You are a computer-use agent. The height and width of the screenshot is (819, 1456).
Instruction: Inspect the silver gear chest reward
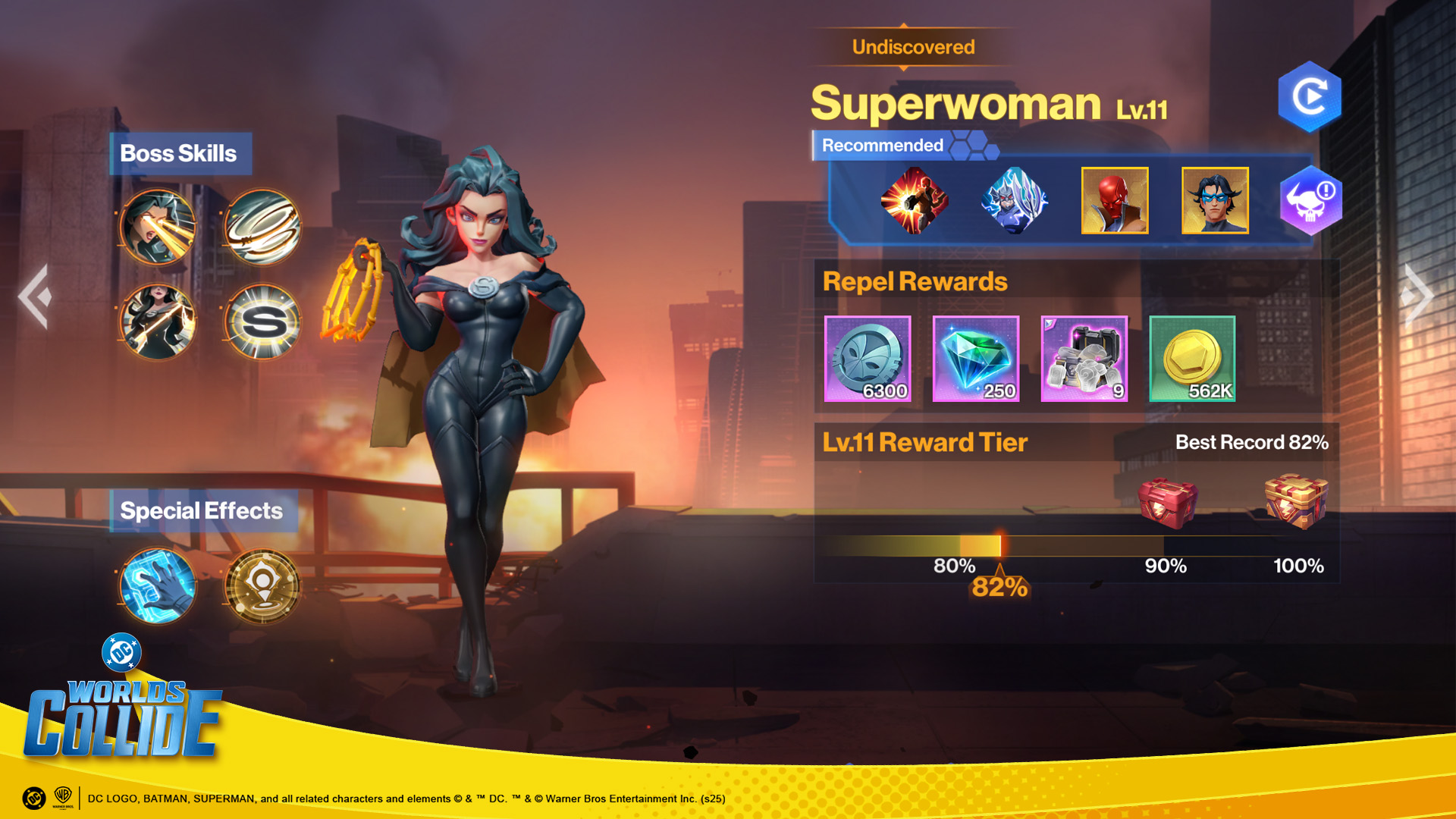tap(1084, 359)
